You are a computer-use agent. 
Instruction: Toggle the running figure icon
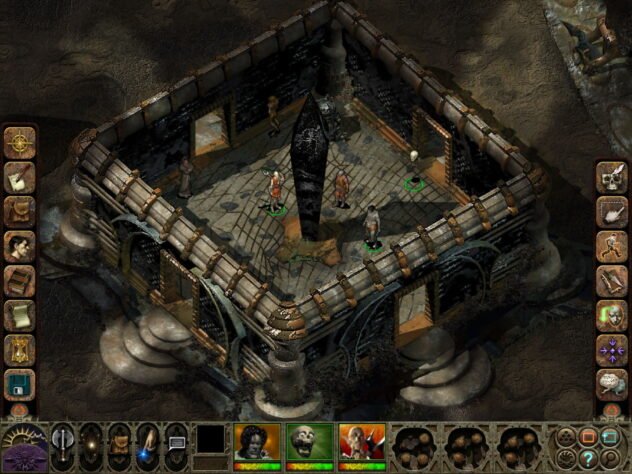611,246
